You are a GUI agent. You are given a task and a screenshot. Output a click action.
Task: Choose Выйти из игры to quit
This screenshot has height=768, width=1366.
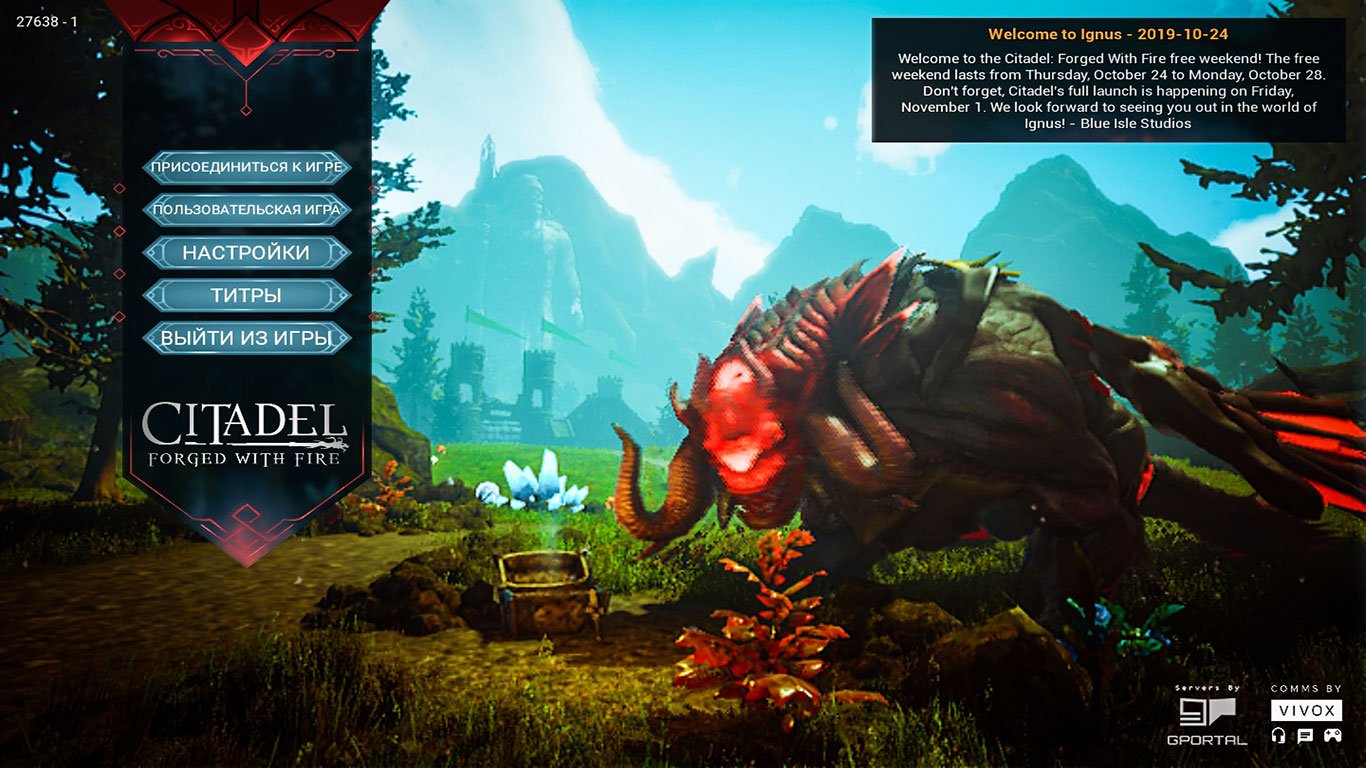(x=247, y=338)
